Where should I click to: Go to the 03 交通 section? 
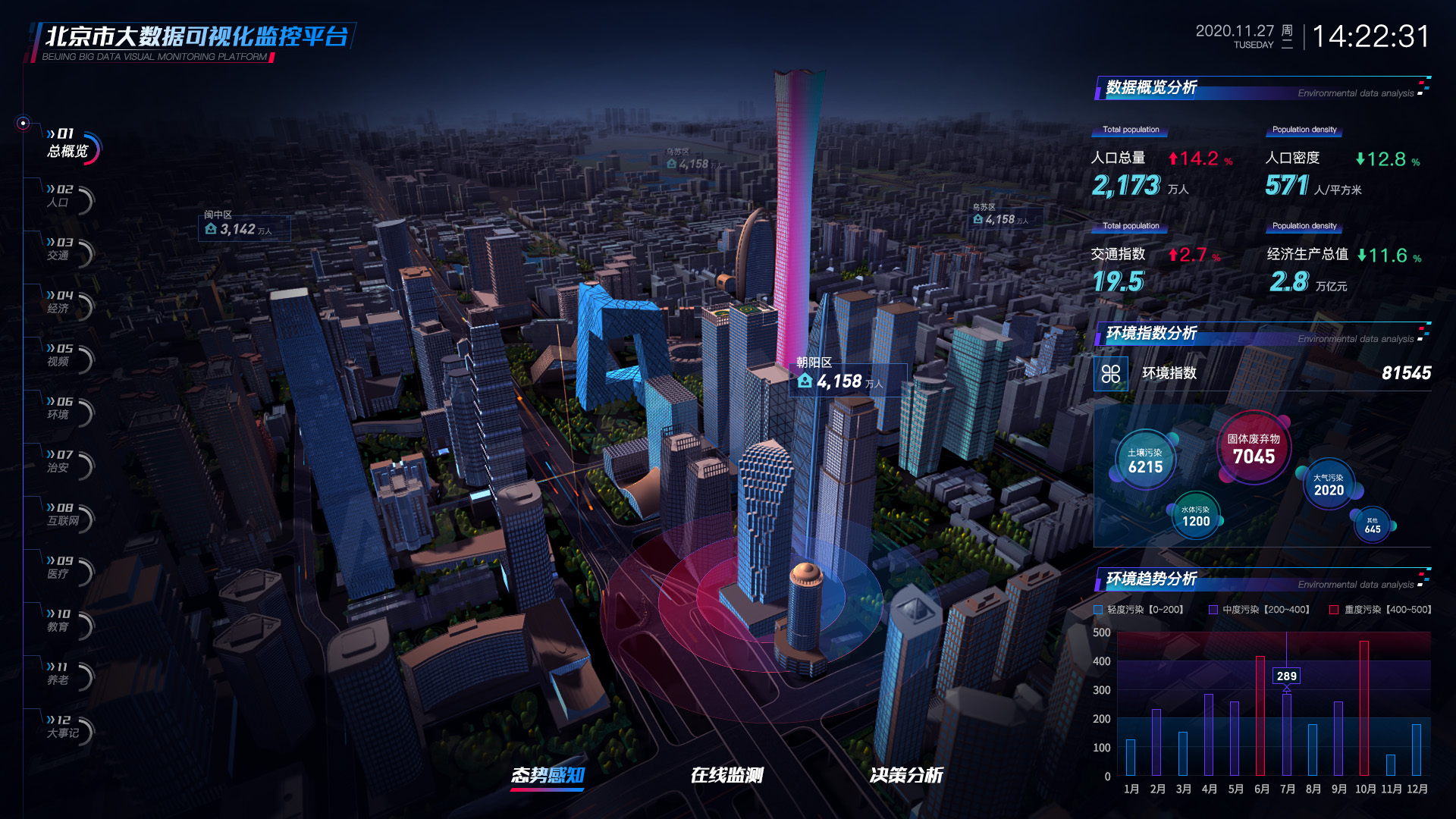tap(62, 249)
